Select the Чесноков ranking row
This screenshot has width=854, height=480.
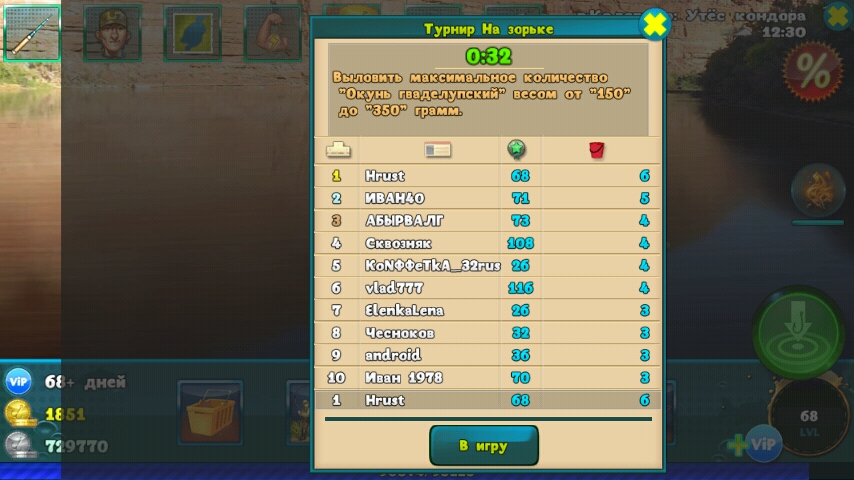click(x=487, y=333)
